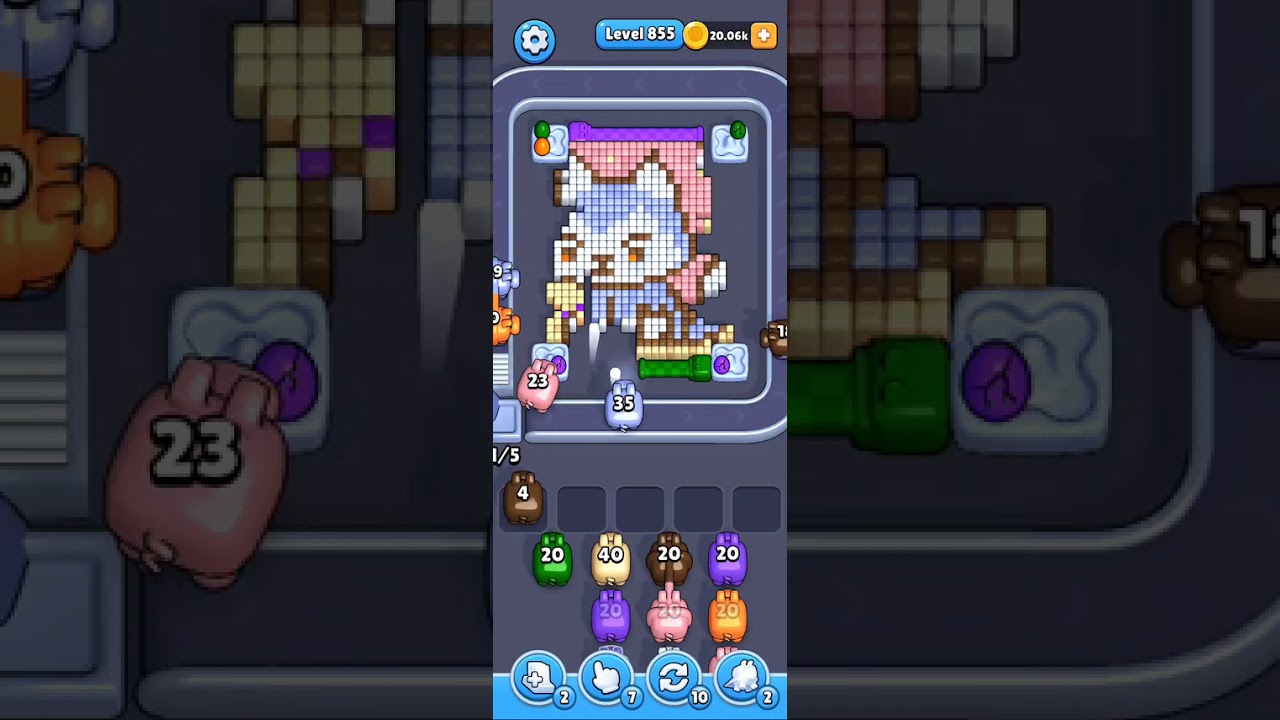Use the shuffle power-up with 10 charges

pyautogui.click(x=674, y=679)
